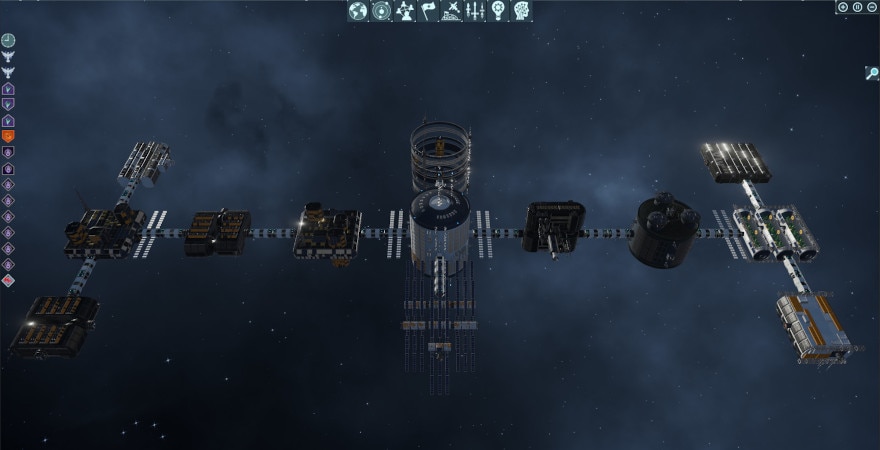Open the brain intel panel
The image size is (880, 450).
pyautogui.click(x=521, y=11)
